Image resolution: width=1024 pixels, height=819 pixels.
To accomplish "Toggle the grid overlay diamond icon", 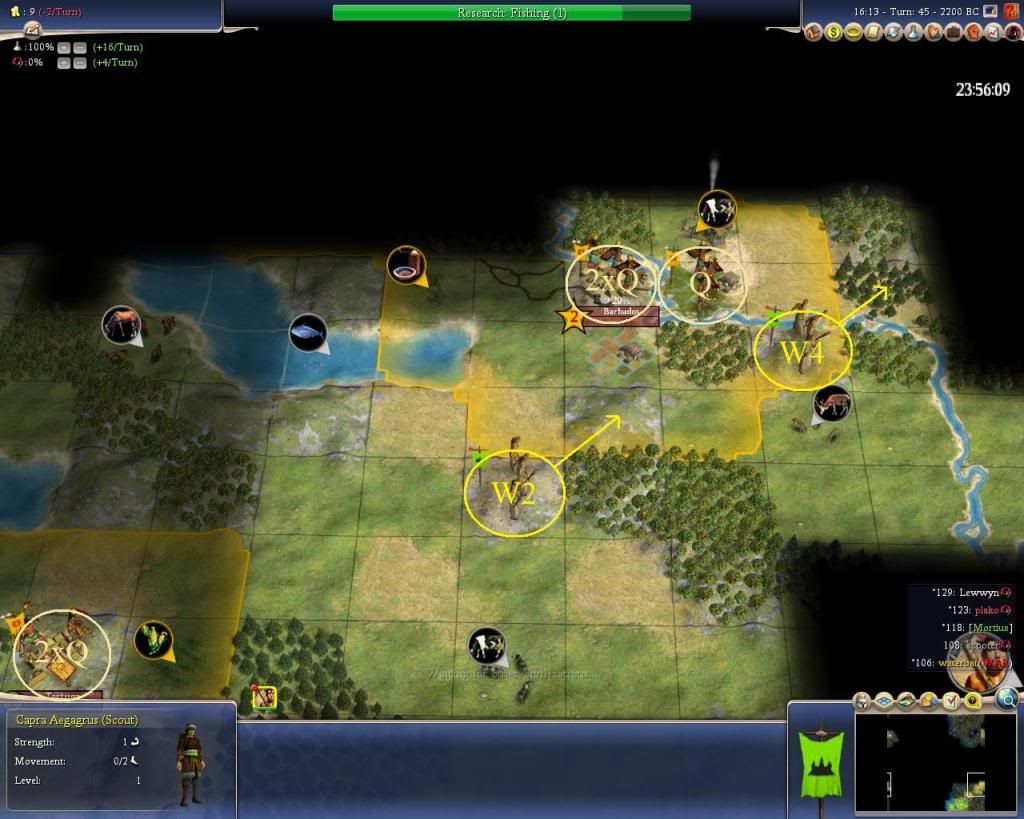I will pyautogui.click(x=882, y=701).
